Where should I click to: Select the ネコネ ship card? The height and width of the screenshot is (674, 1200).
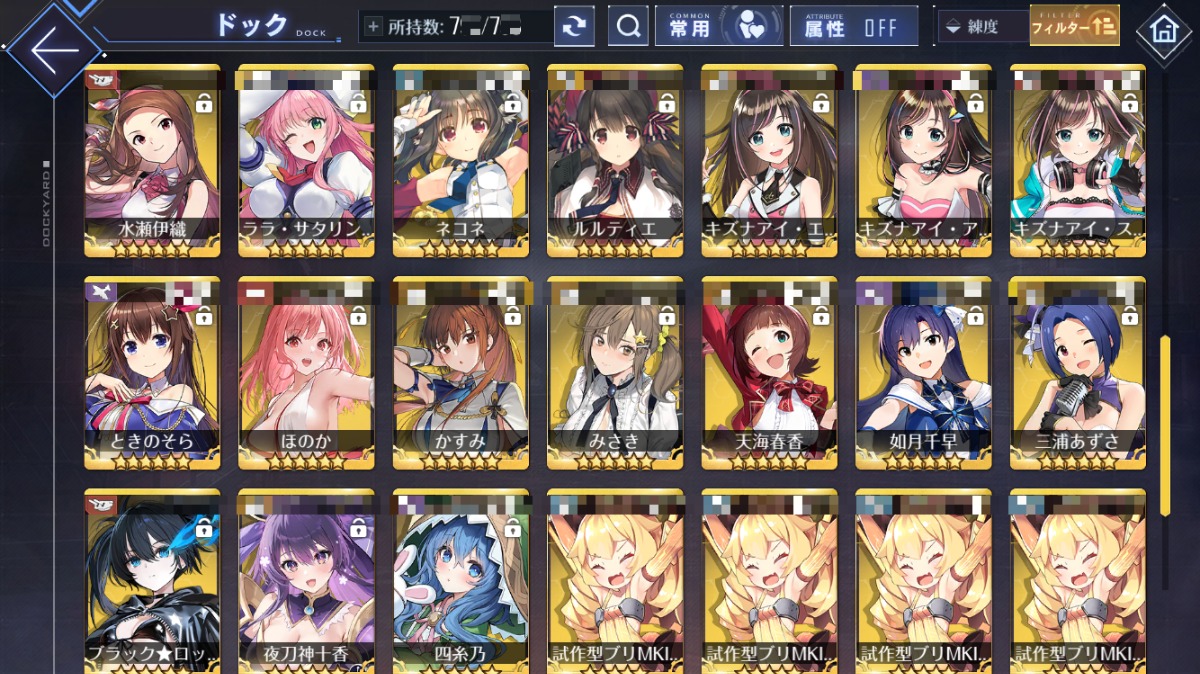pos(460,160)
